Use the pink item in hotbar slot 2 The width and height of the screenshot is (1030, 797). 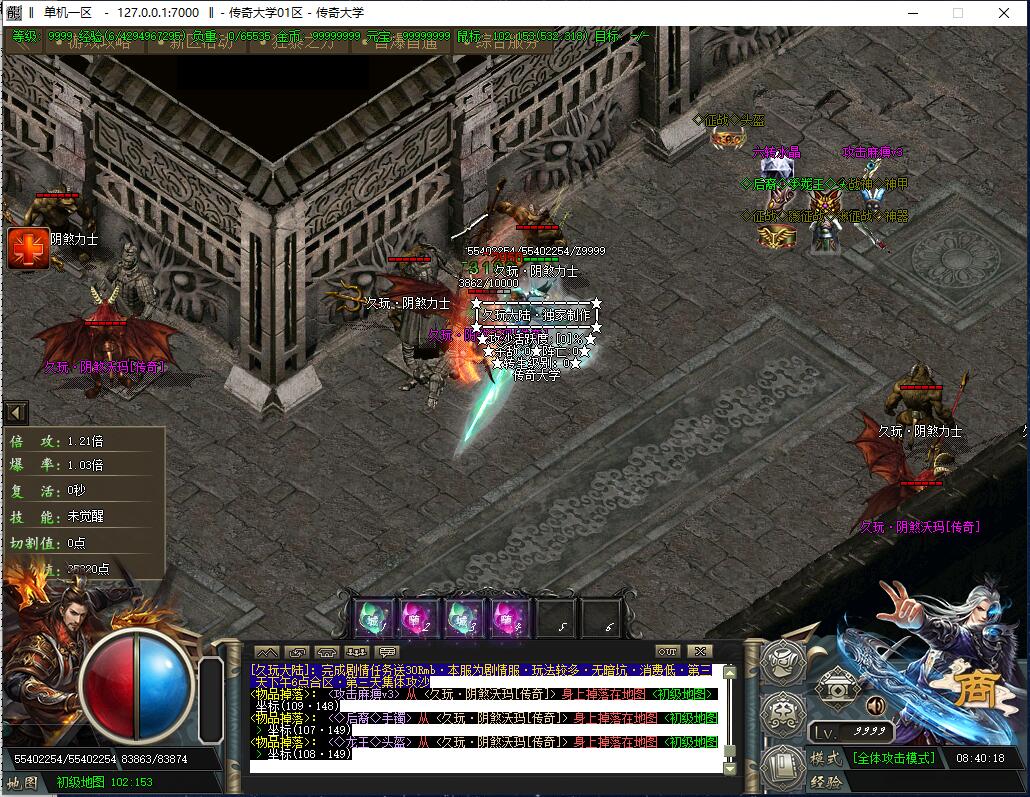[x=418, y=618]
